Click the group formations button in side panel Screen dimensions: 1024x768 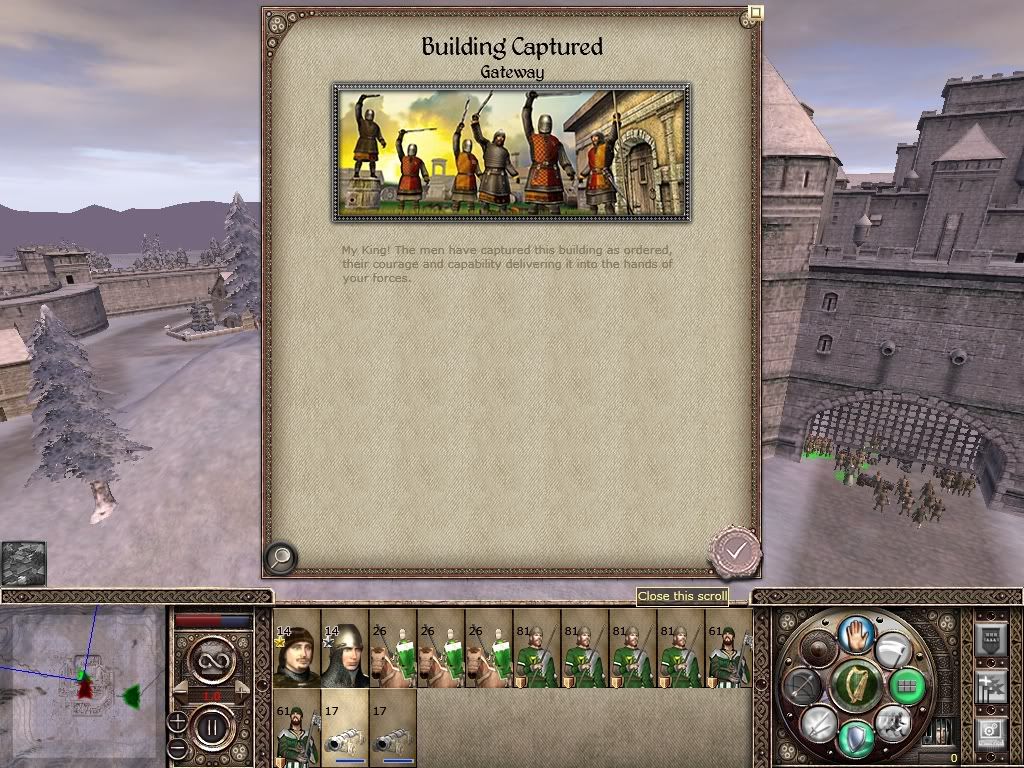[x=989, y=687]
